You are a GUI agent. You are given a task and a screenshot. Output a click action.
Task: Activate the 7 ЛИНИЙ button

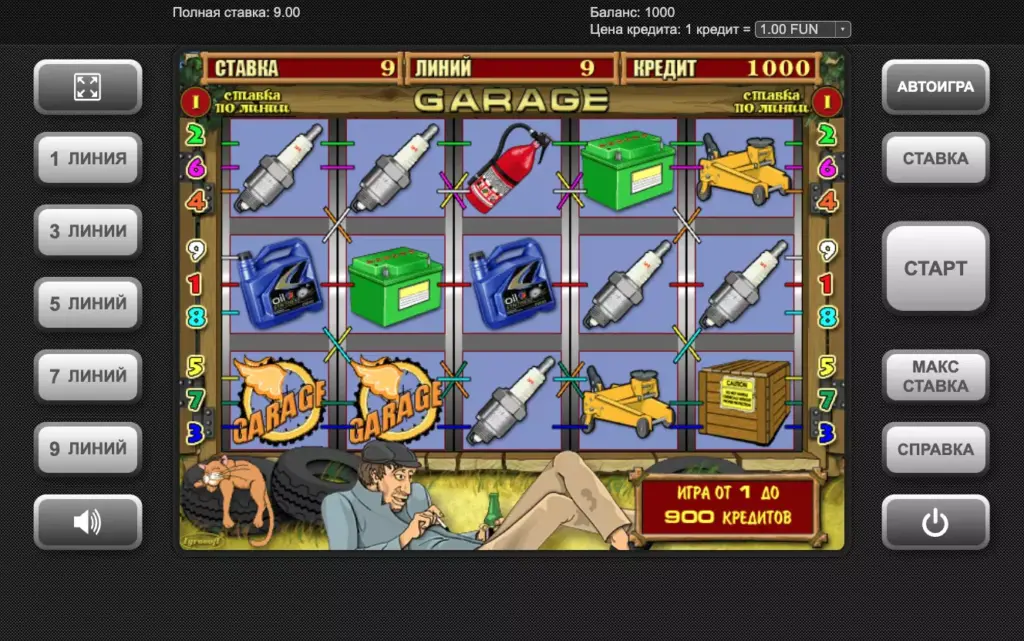[x=88, y=376]
